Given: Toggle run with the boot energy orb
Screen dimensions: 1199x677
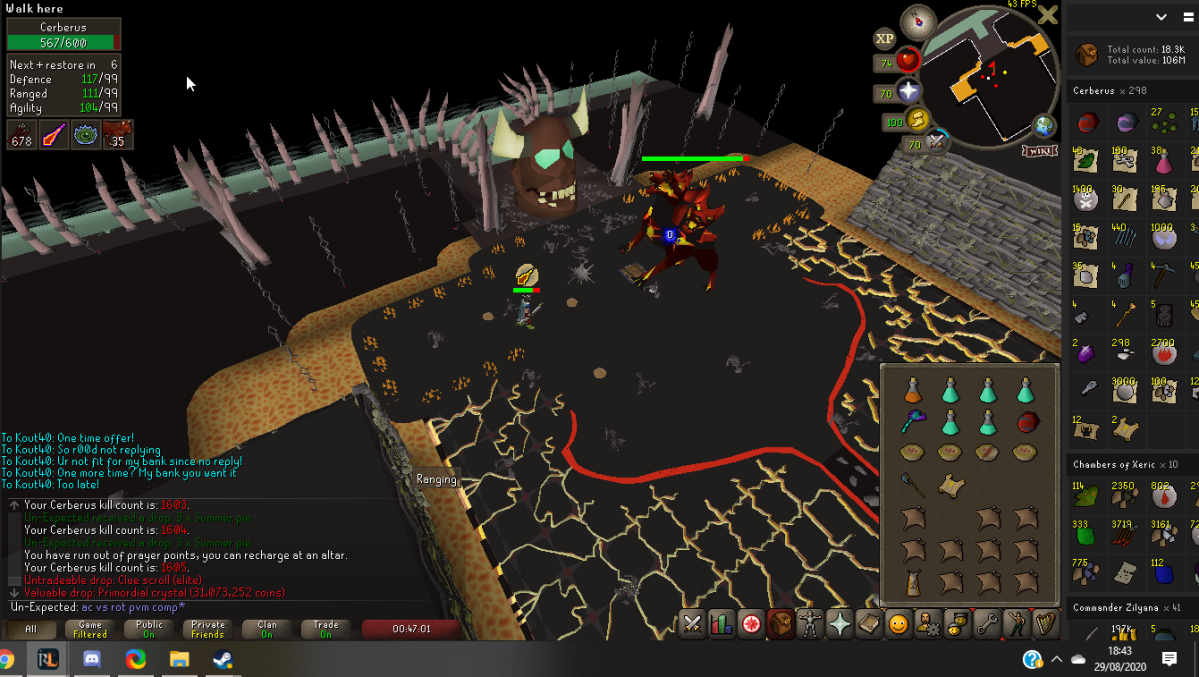Looking at the screenshot, I should coord(918,121).
